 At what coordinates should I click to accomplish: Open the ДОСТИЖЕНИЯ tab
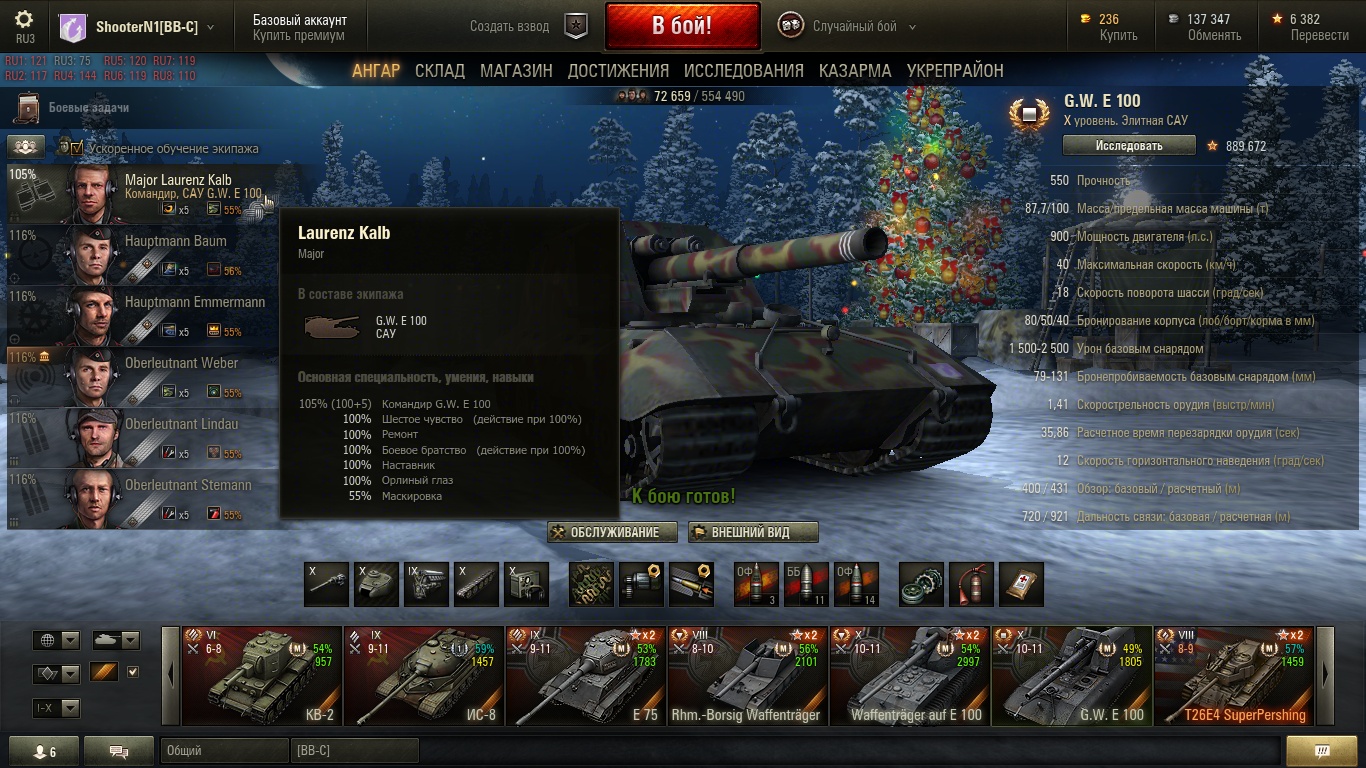[618, 71]
